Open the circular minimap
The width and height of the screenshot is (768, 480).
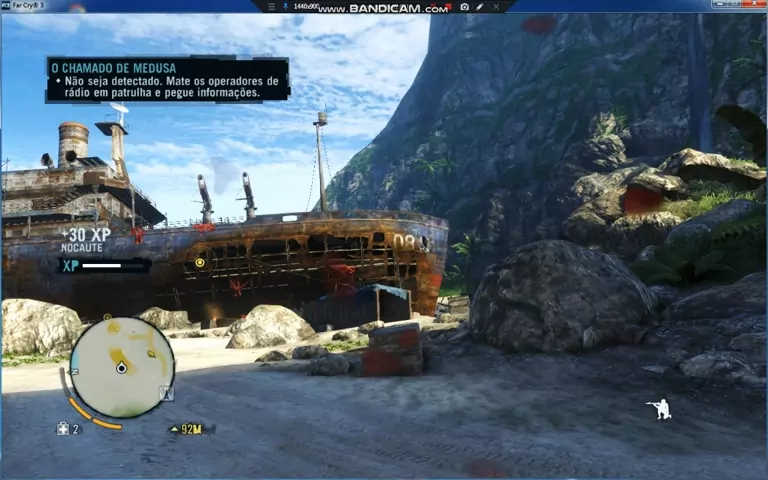(122, 367)
